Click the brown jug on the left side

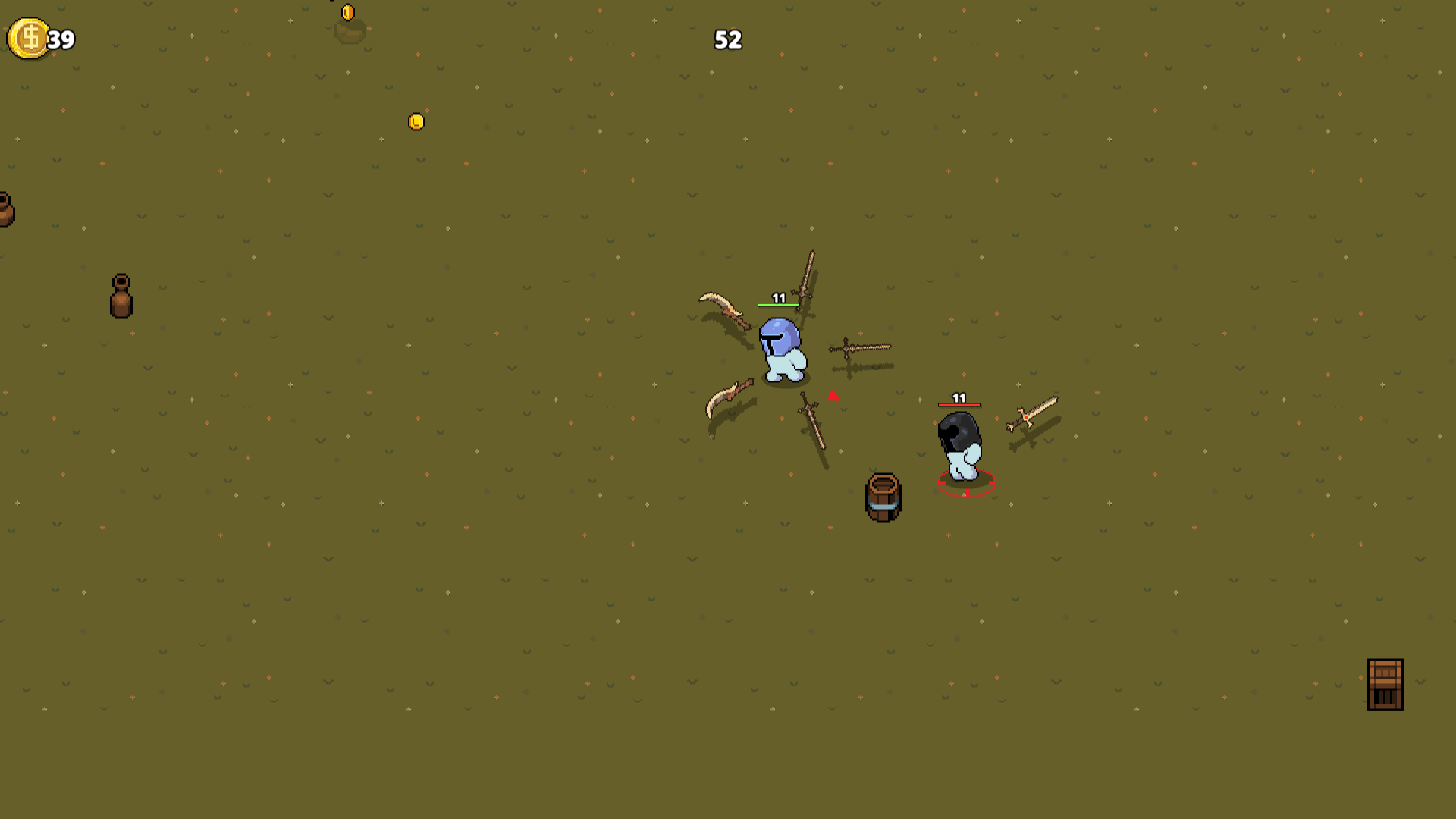[119, 297]
